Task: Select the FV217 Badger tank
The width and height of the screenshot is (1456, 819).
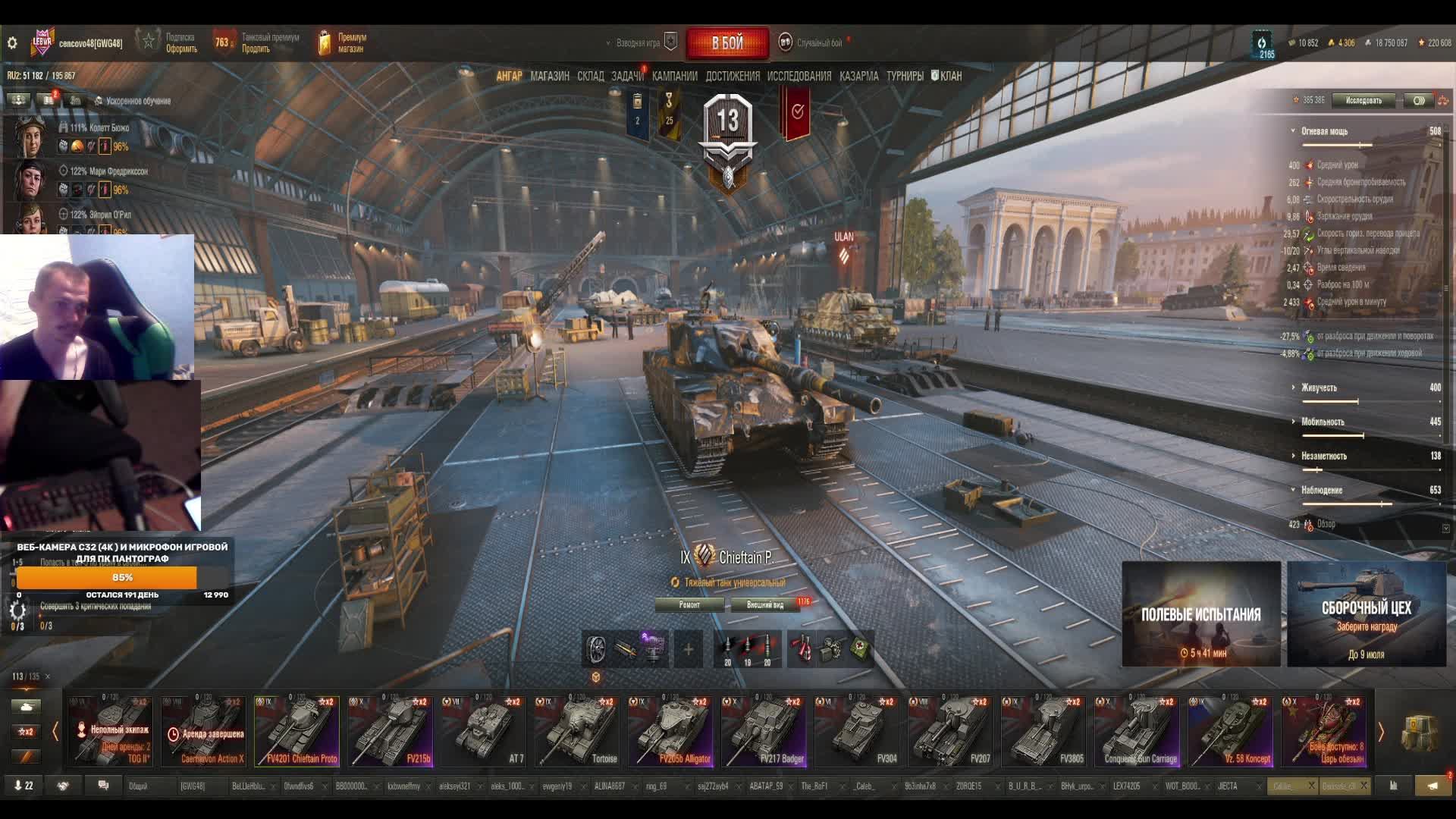Action: 764,731
